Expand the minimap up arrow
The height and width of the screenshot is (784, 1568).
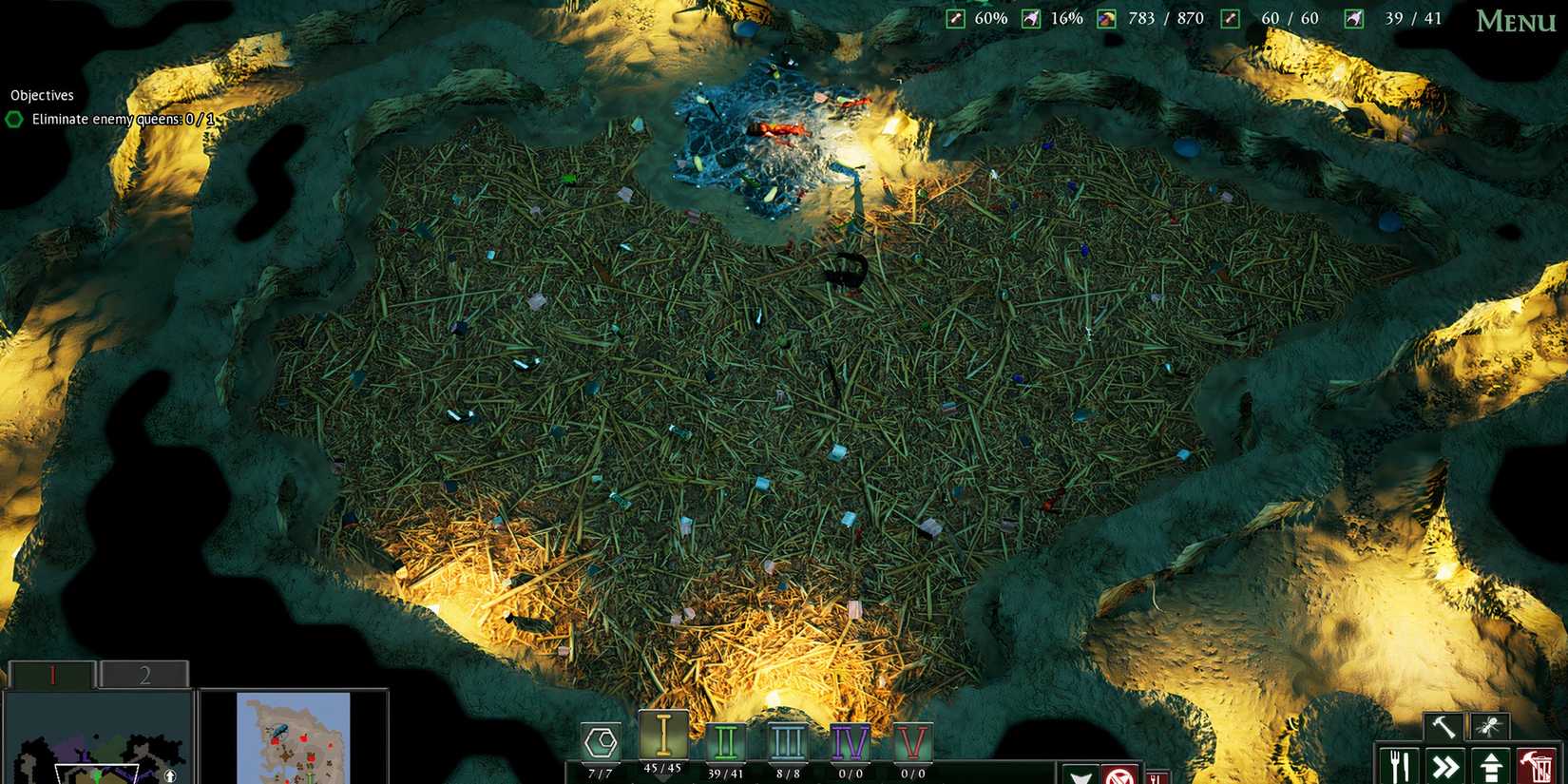click(170, 776)
